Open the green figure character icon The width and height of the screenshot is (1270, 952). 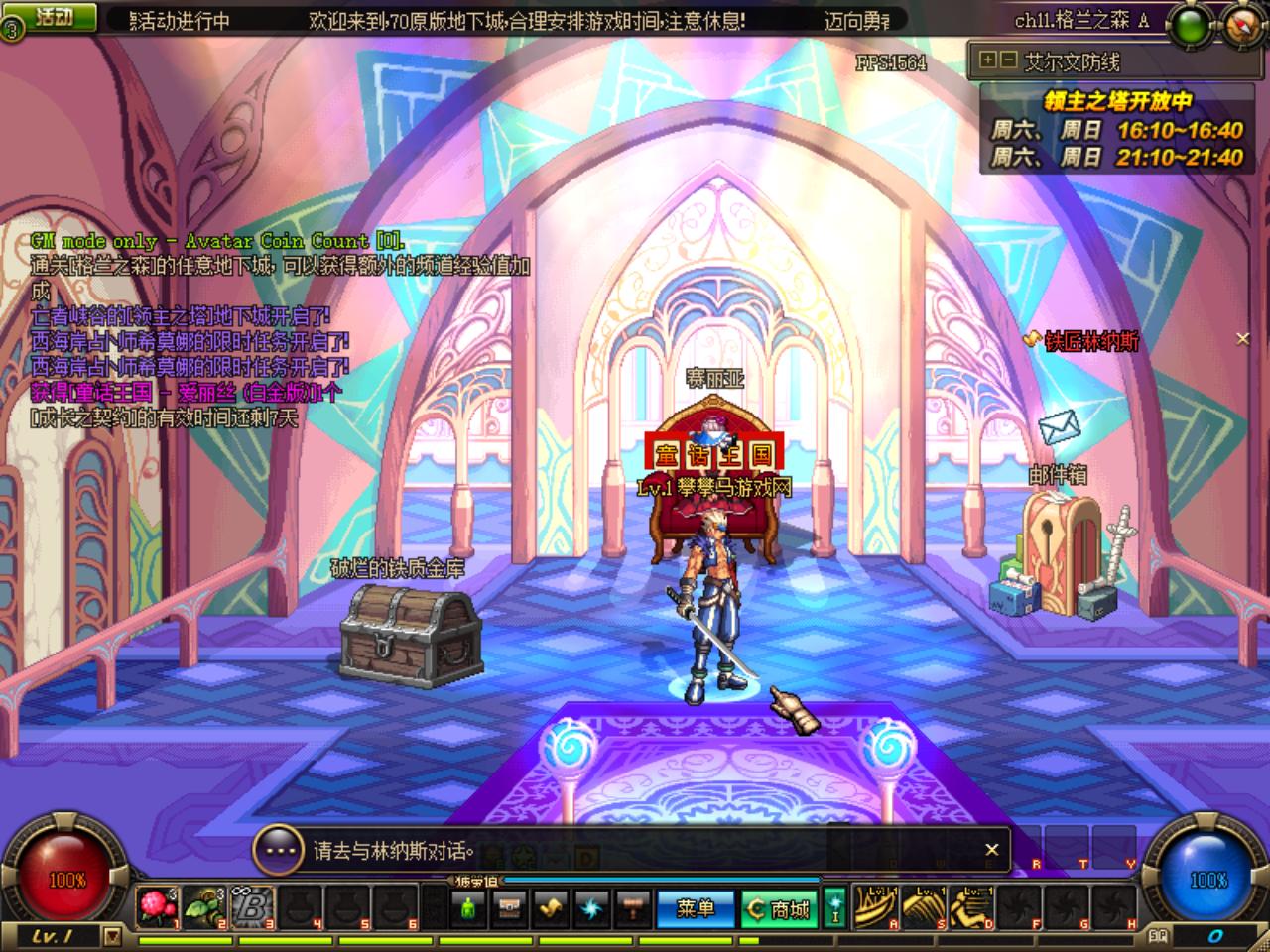click(468, 908)
